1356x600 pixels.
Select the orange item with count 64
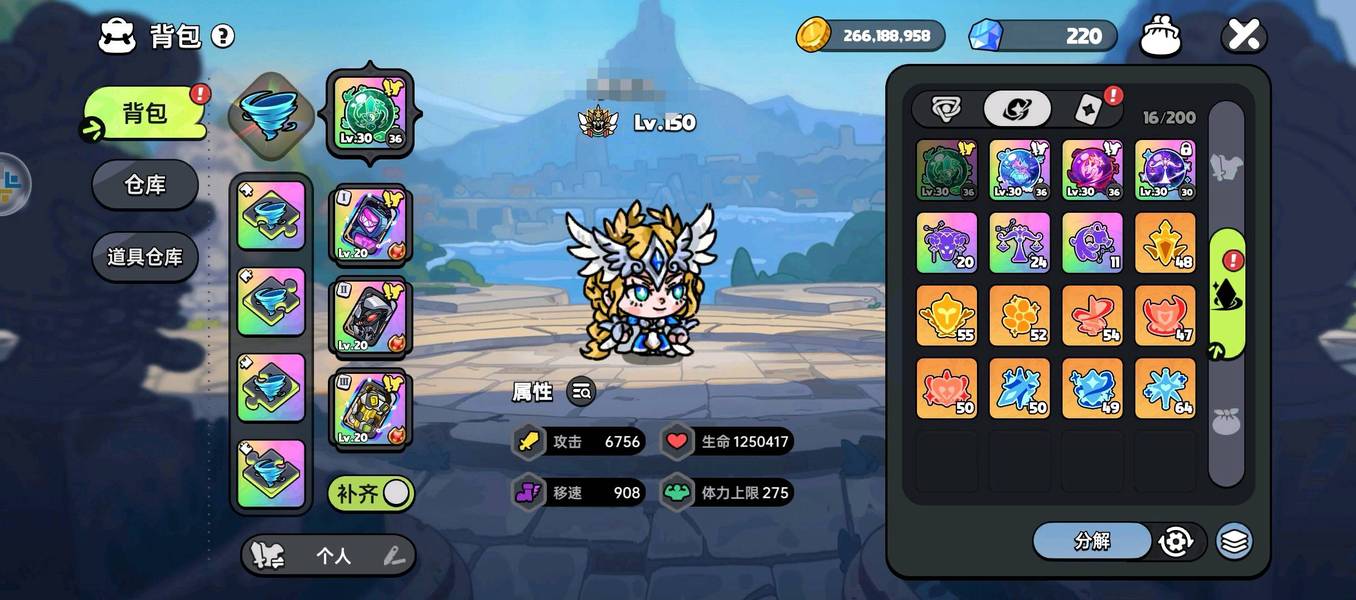[x=1165, y=388]
